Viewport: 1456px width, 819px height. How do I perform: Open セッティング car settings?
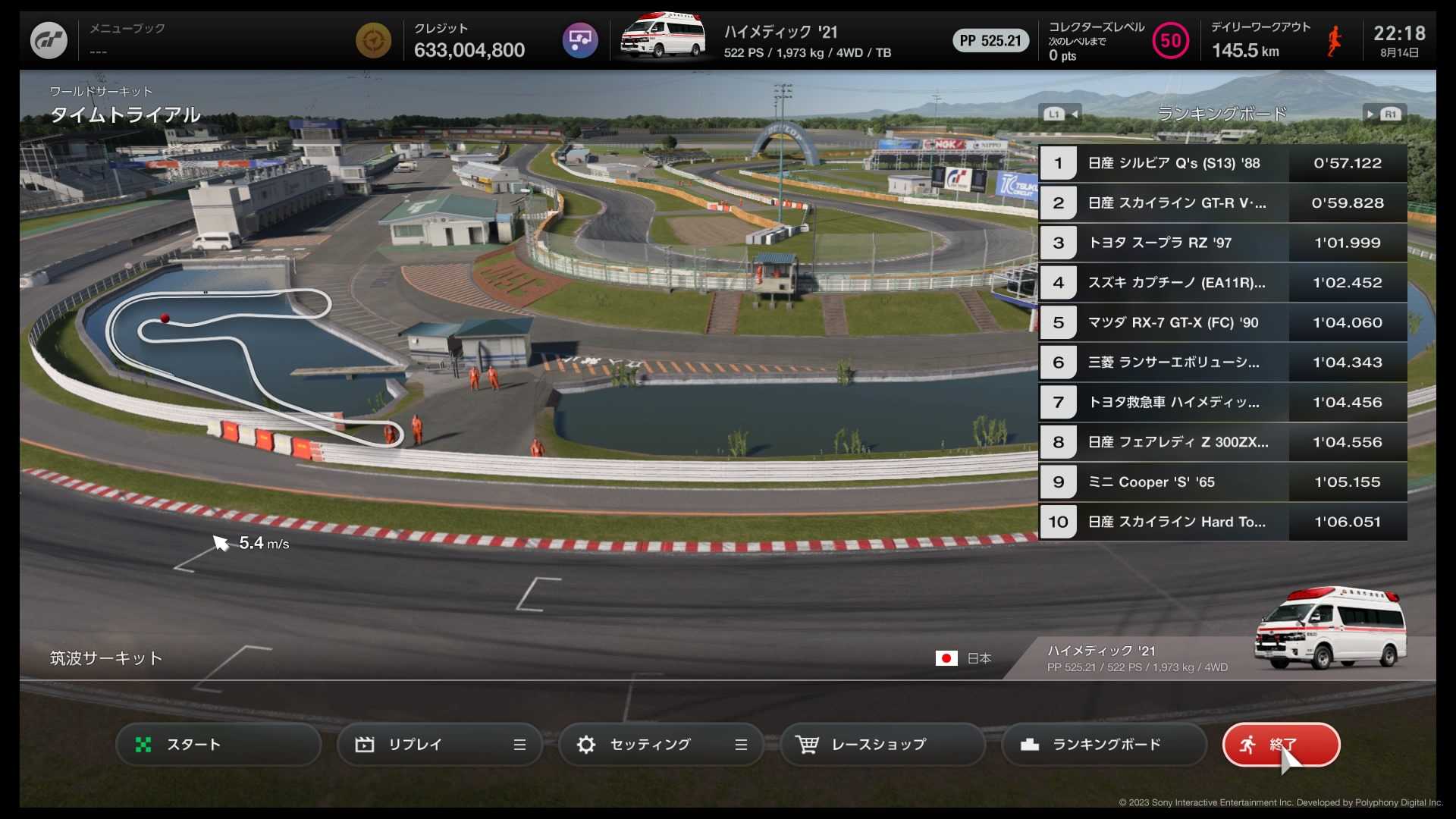coord(661,745)
